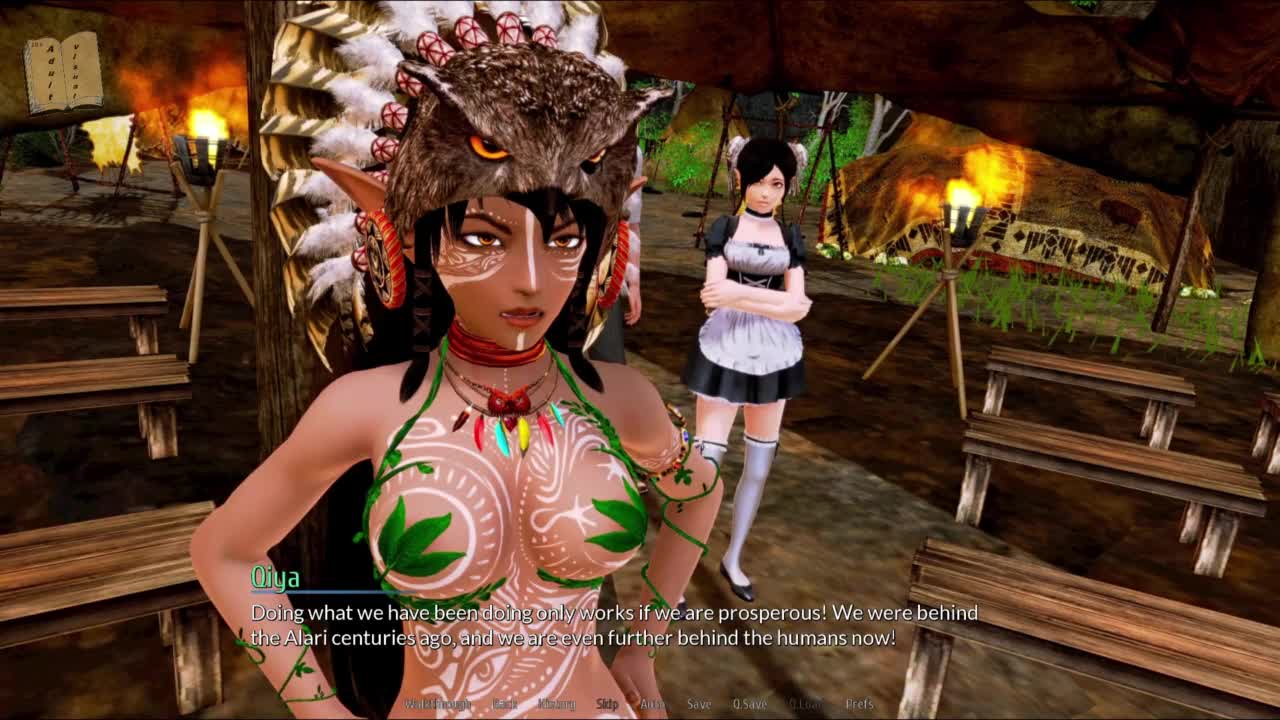This screenshot has height=720, width=1280.
Task: Open the book icon in the corner
Action: (64, 72)
